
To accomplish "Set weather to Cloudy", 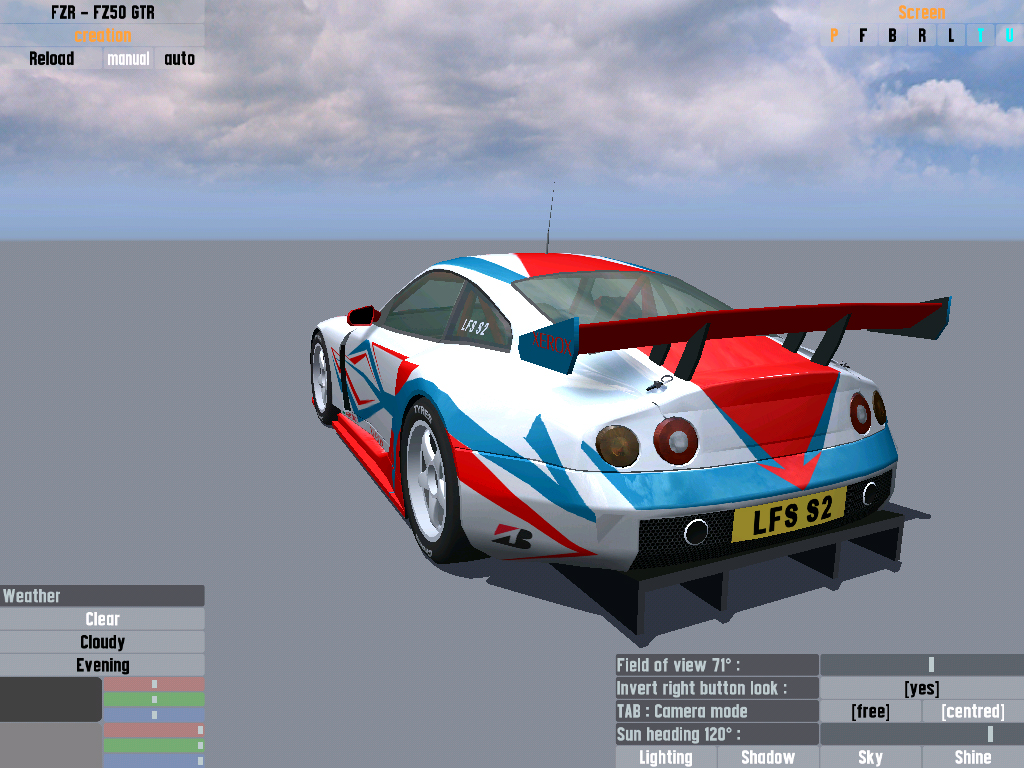I will (102, 642).
